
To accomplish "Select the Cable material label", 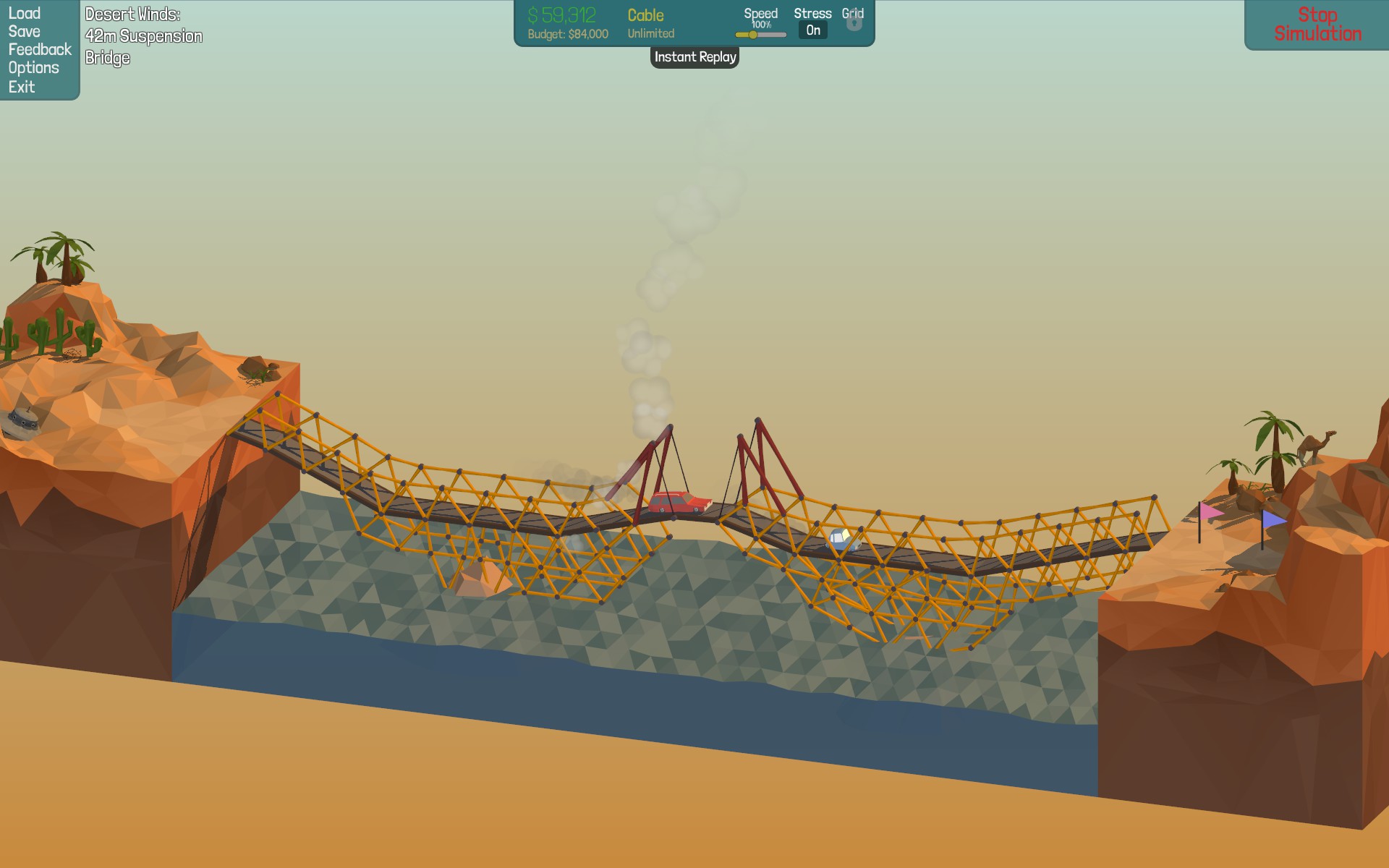I will (645, 15).
